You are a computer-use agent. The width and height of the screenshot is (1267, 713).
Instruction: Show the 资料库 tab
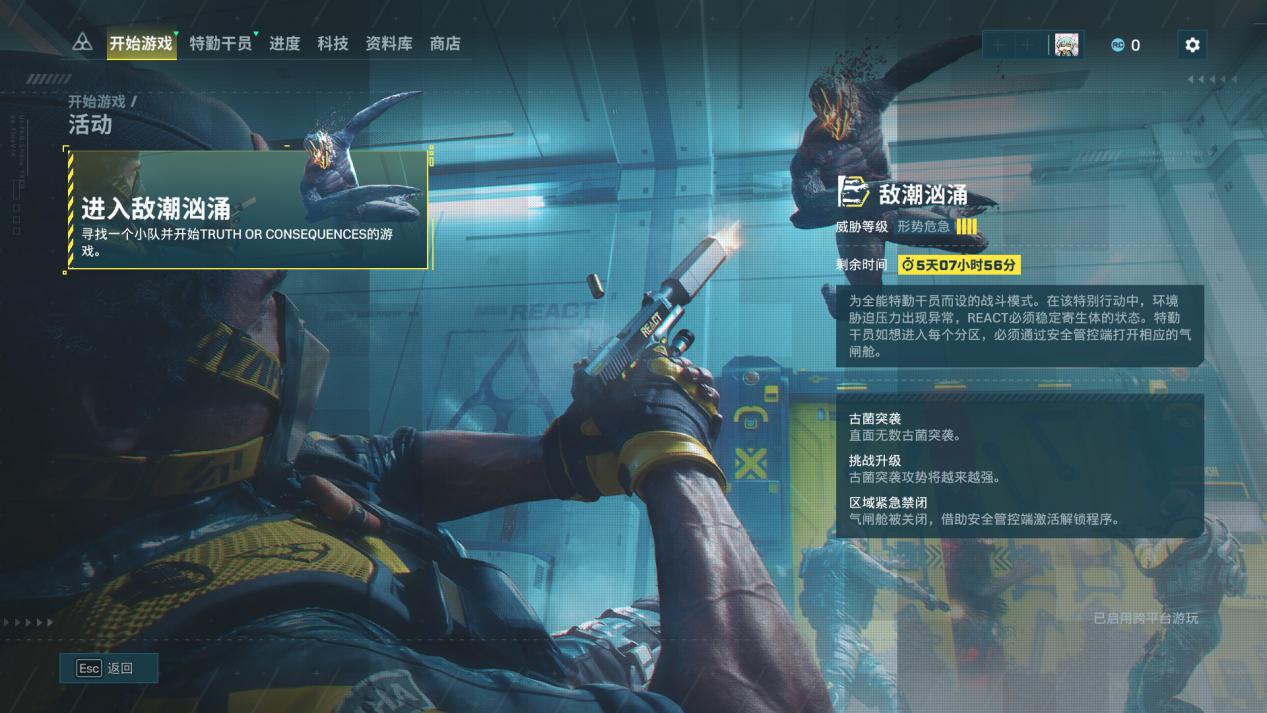(389, 44)
